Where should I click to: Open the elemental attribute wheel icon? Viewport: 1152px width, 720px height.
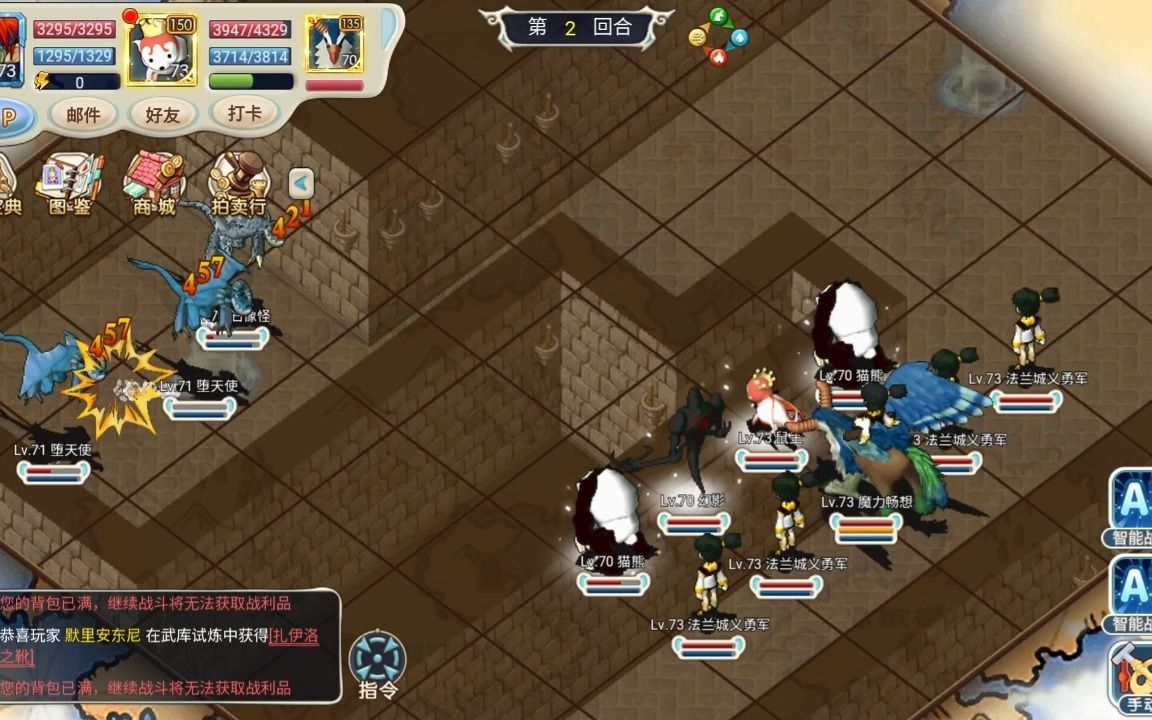tap(718, 37)
